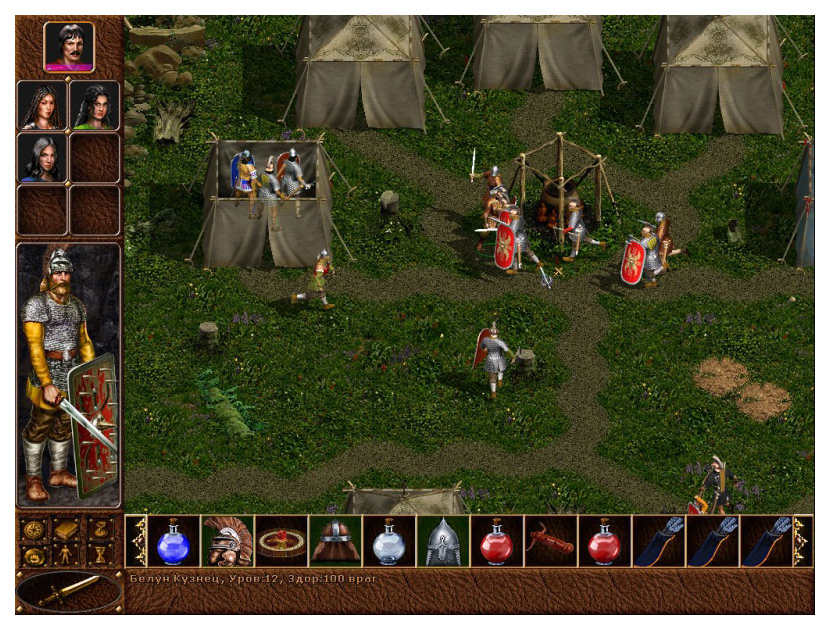Select the round shield with red gem
This screenshot has width=830, height=630.
click(x=282, y=541)
